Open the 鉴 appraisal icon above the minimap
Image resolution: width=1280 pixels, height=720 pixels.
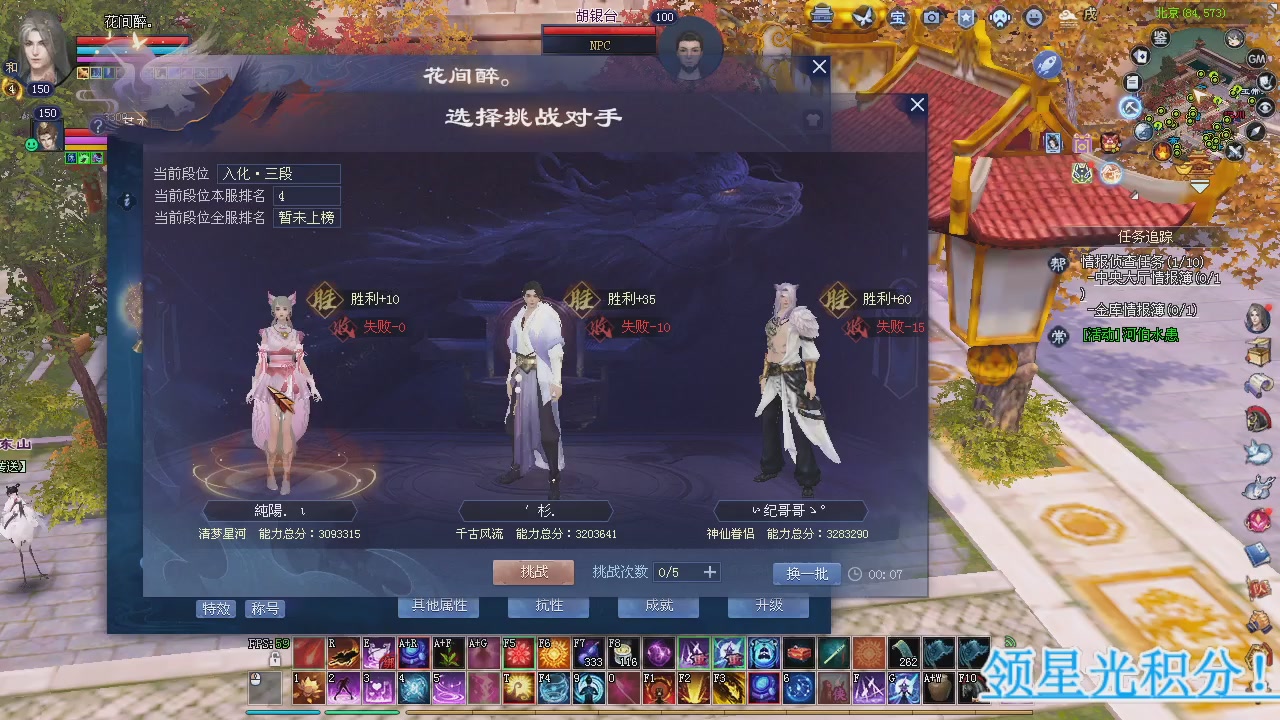coord(1160,38)
